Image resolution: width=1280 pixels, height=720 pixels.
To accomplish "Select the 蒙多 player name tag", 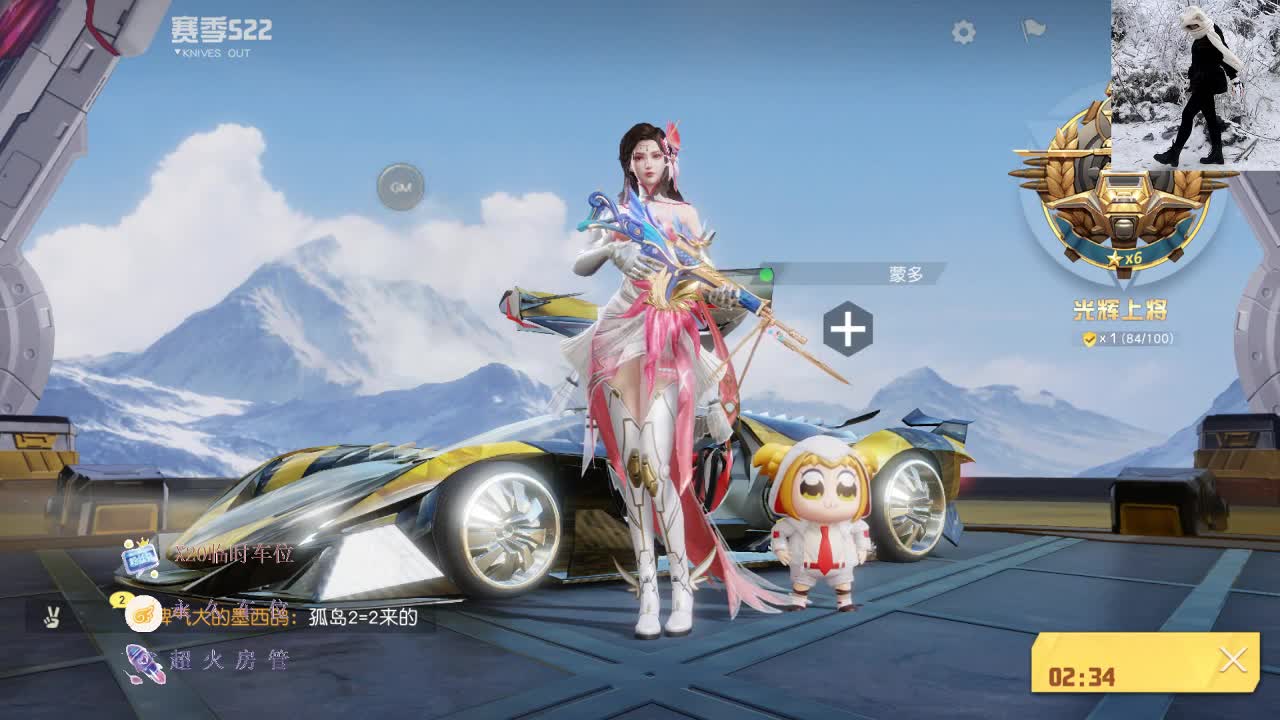I will [x=905, y=274].
